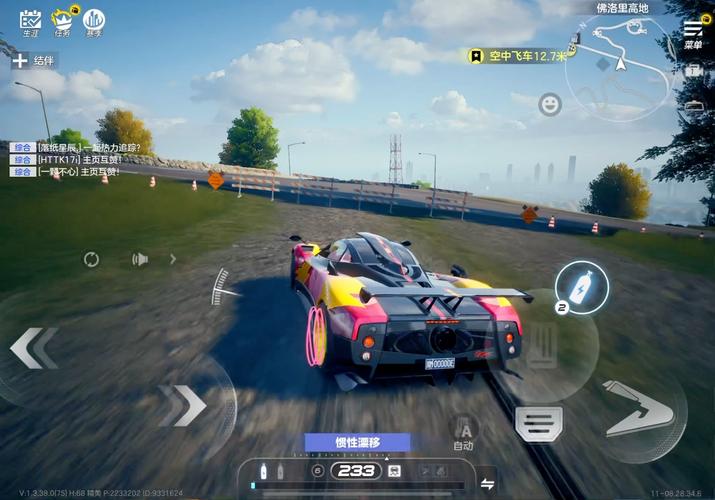Tap the large drift arrow button
715x500 pixels.
(640, 406)
